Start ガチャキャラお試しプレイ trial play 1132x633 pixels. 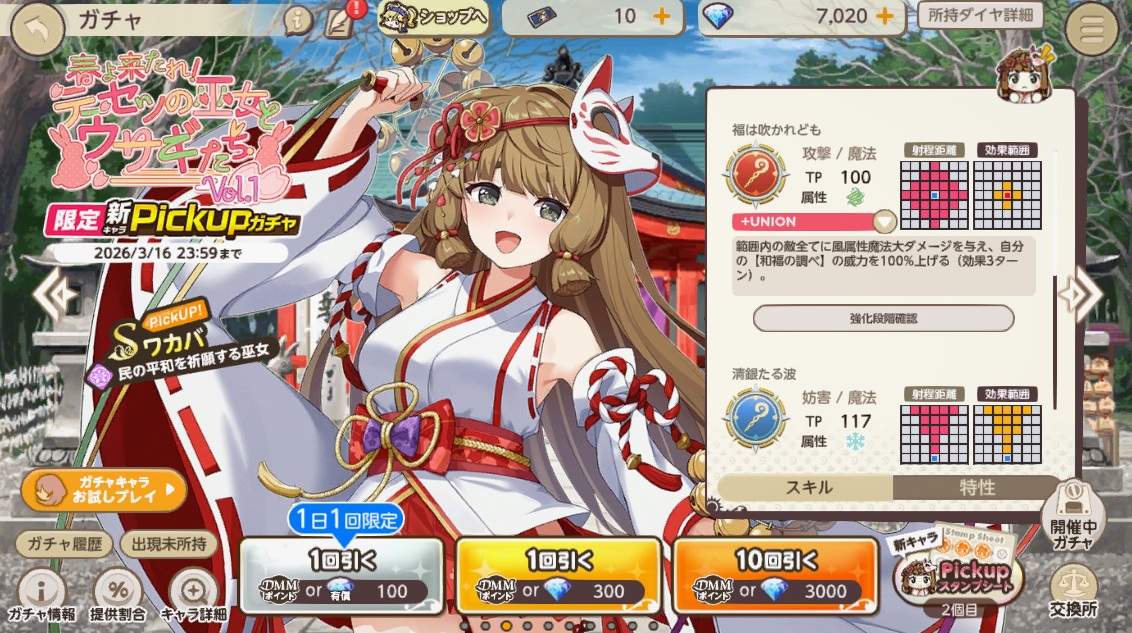104,490
